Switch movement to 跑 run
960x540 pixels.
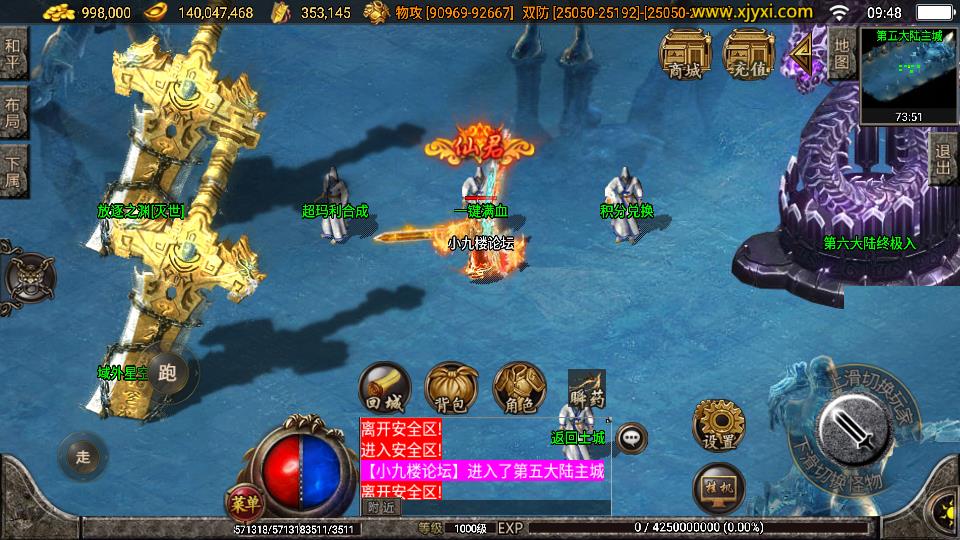click(167, 374)
